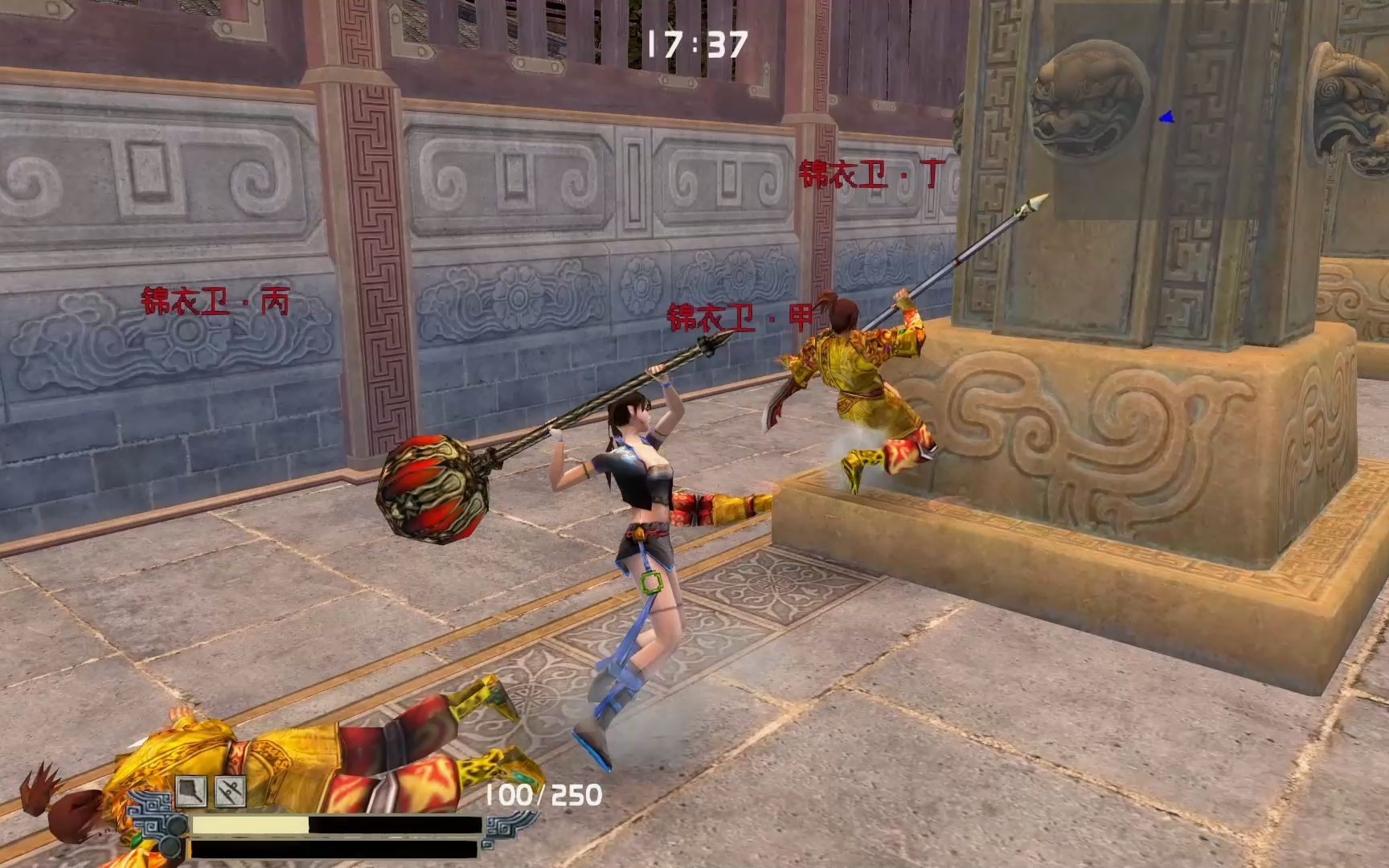Select the twin blades weapon icon
Viewport: 1389px width, 868px height.
[230, 792]
